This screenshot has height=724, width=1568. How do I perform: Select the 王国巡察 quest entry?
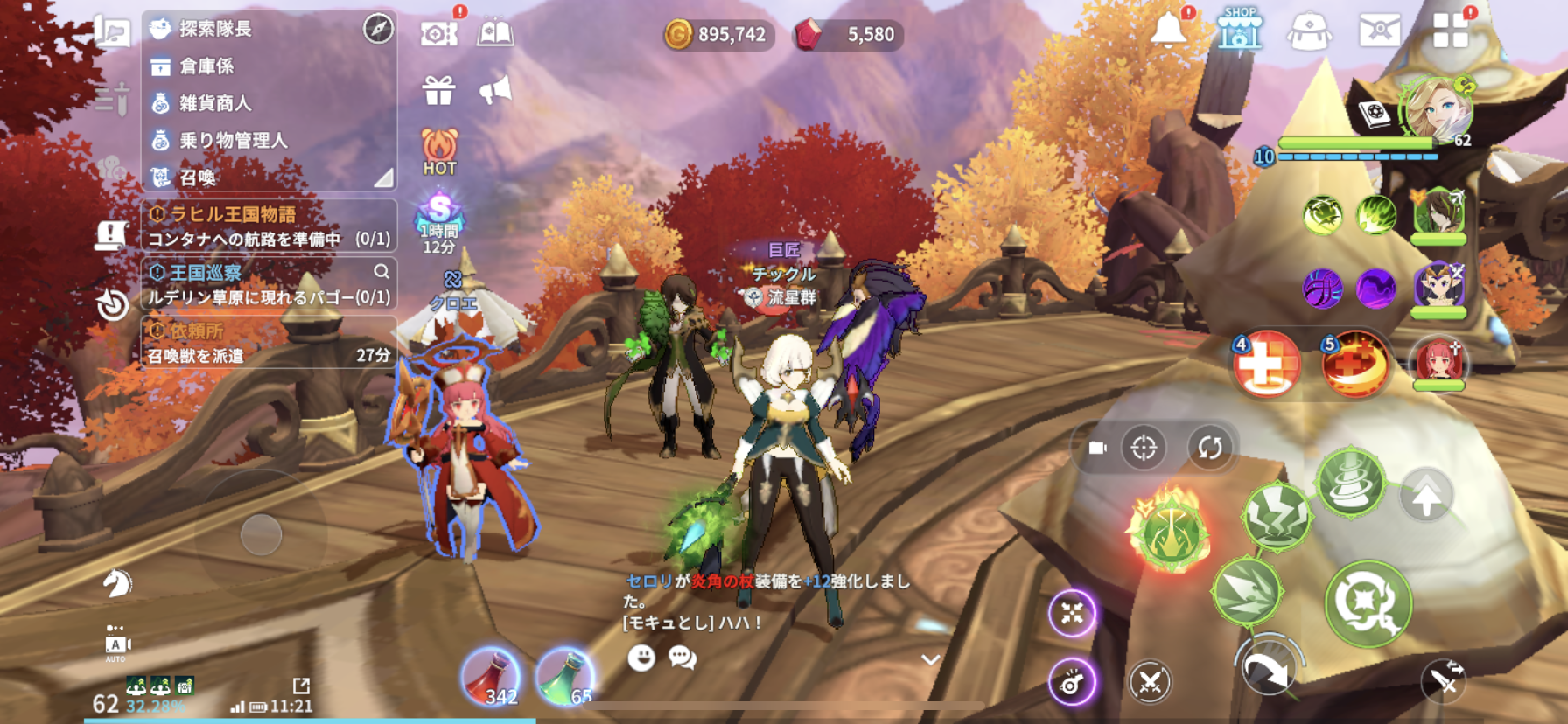[269, 285]
